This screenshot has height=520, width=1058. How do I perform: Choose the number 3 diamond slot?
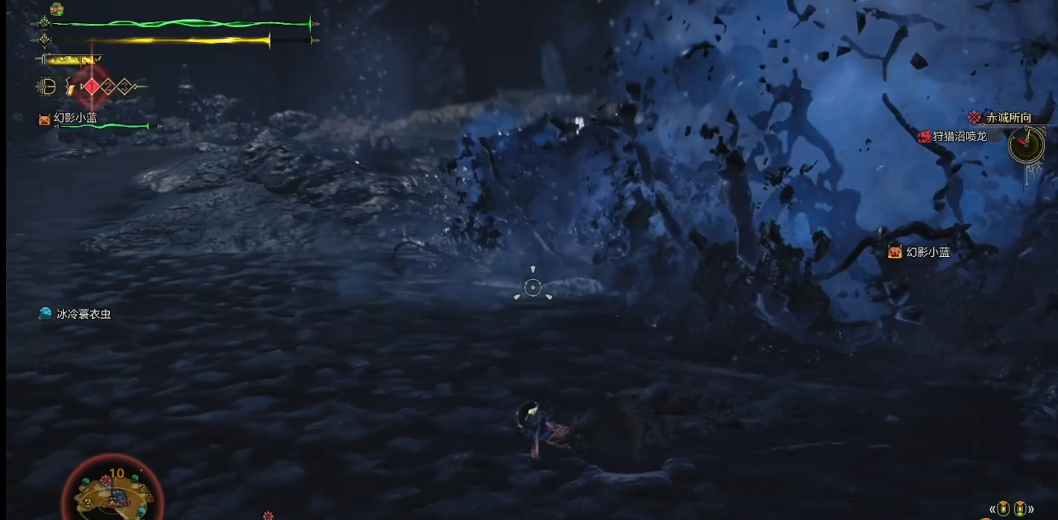124,87
